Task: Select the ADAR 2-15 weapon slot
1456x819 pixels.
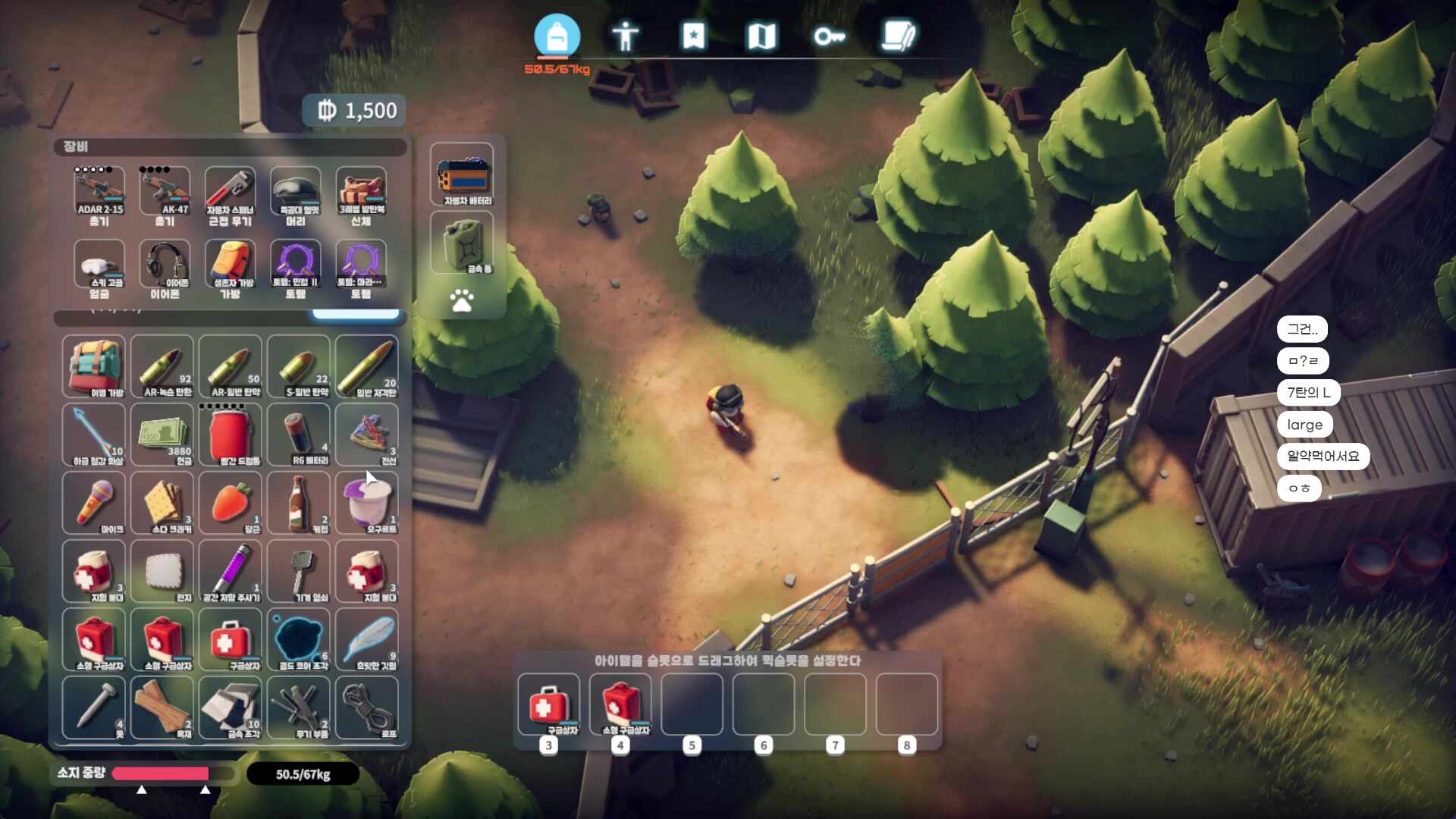Action: pyautogui.click(x=99, y=194)
